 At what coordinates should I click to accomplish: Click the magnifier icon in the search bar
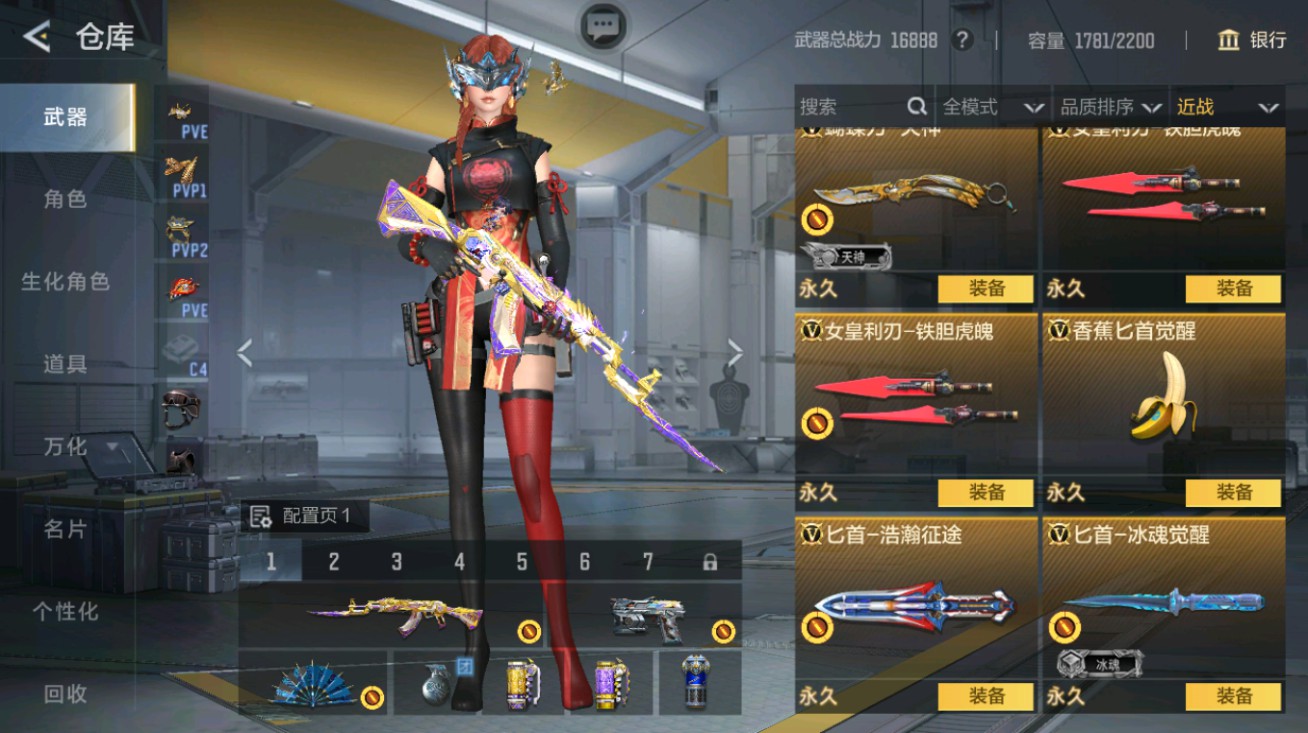click(x=916, y=106)
